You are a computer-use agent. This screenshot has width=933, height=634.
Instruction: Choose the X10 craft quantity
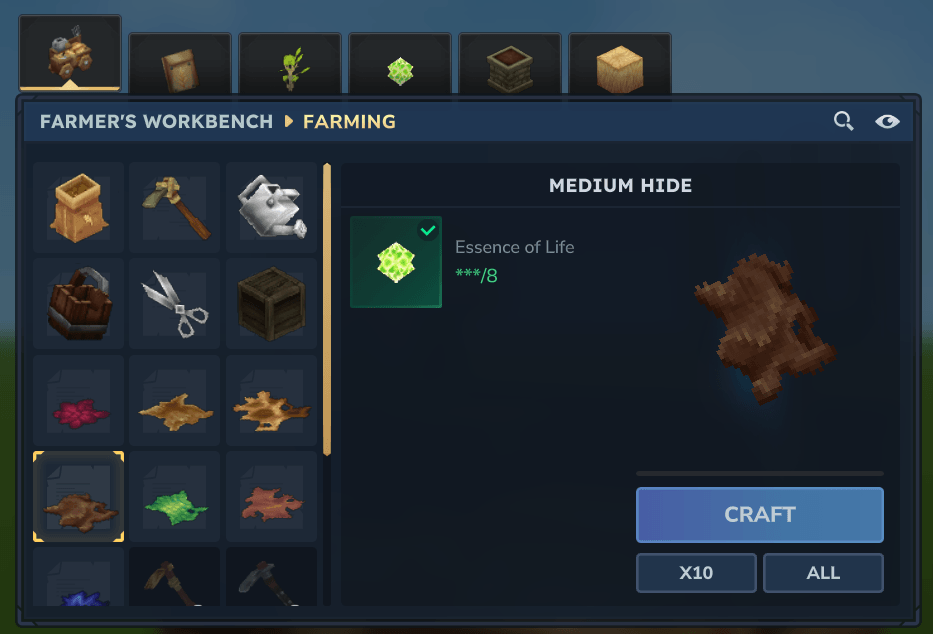(x=696, y=573)
